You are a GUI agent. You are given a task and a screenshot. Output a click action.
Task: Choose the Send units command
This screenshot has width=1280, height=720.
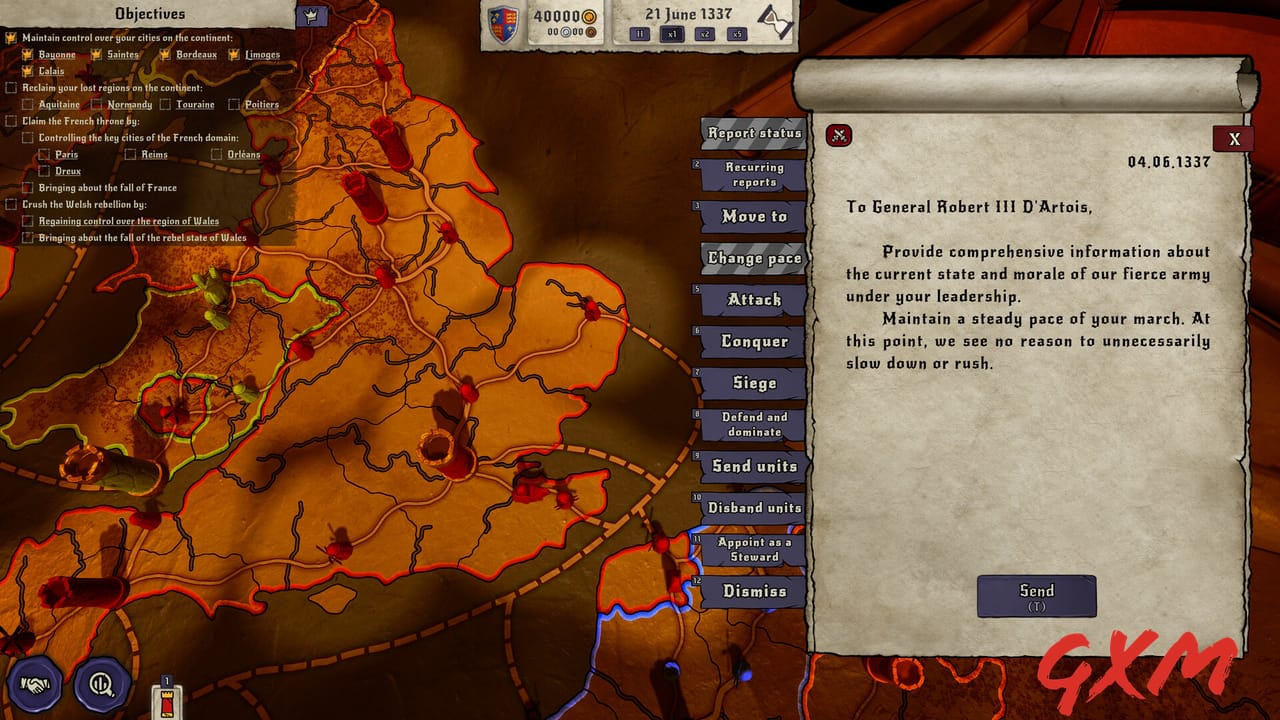(x=753, y=466)
